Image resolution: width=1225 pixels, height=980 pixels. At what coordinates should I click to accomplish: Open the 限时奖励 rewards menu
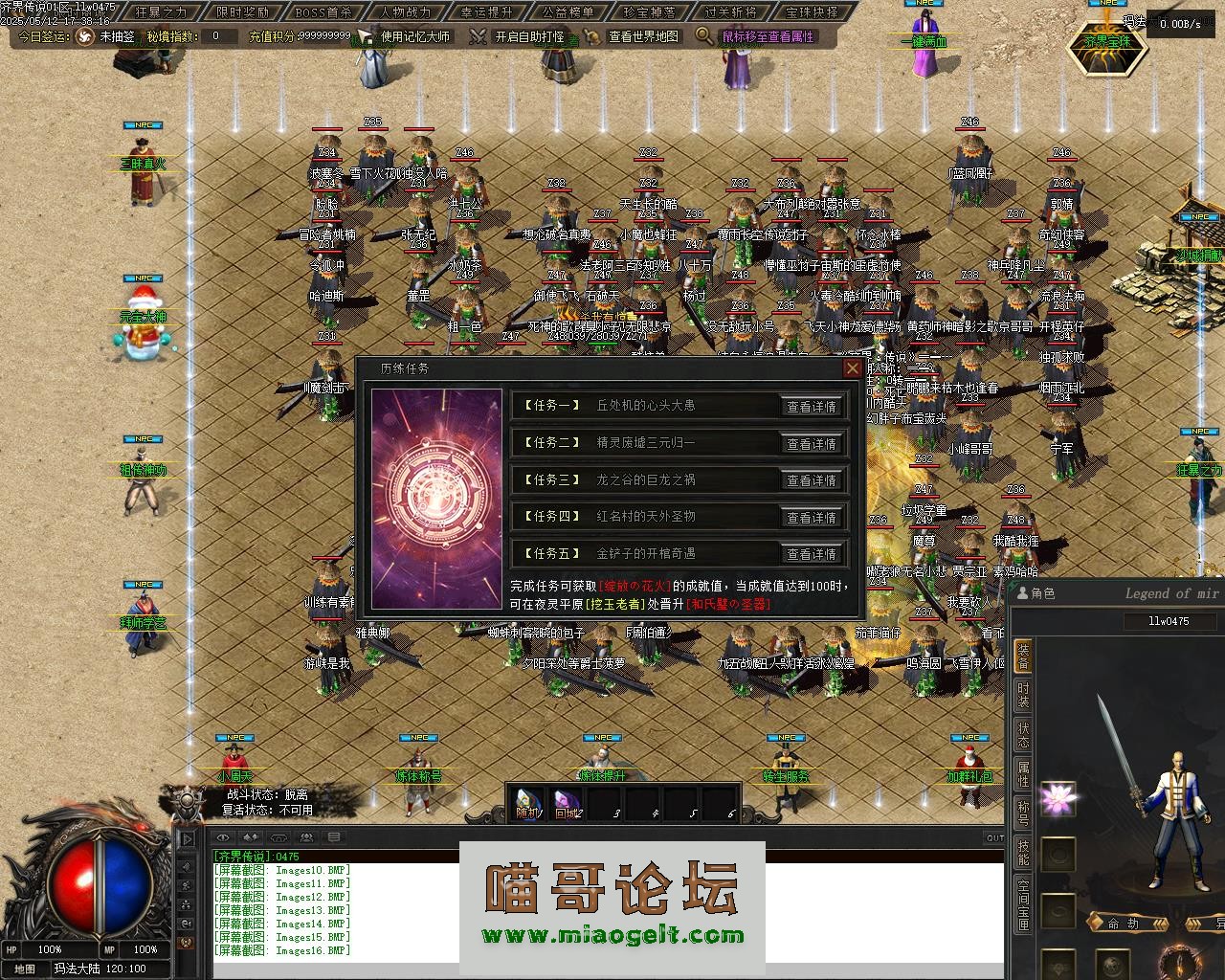(x=242, y=12)
